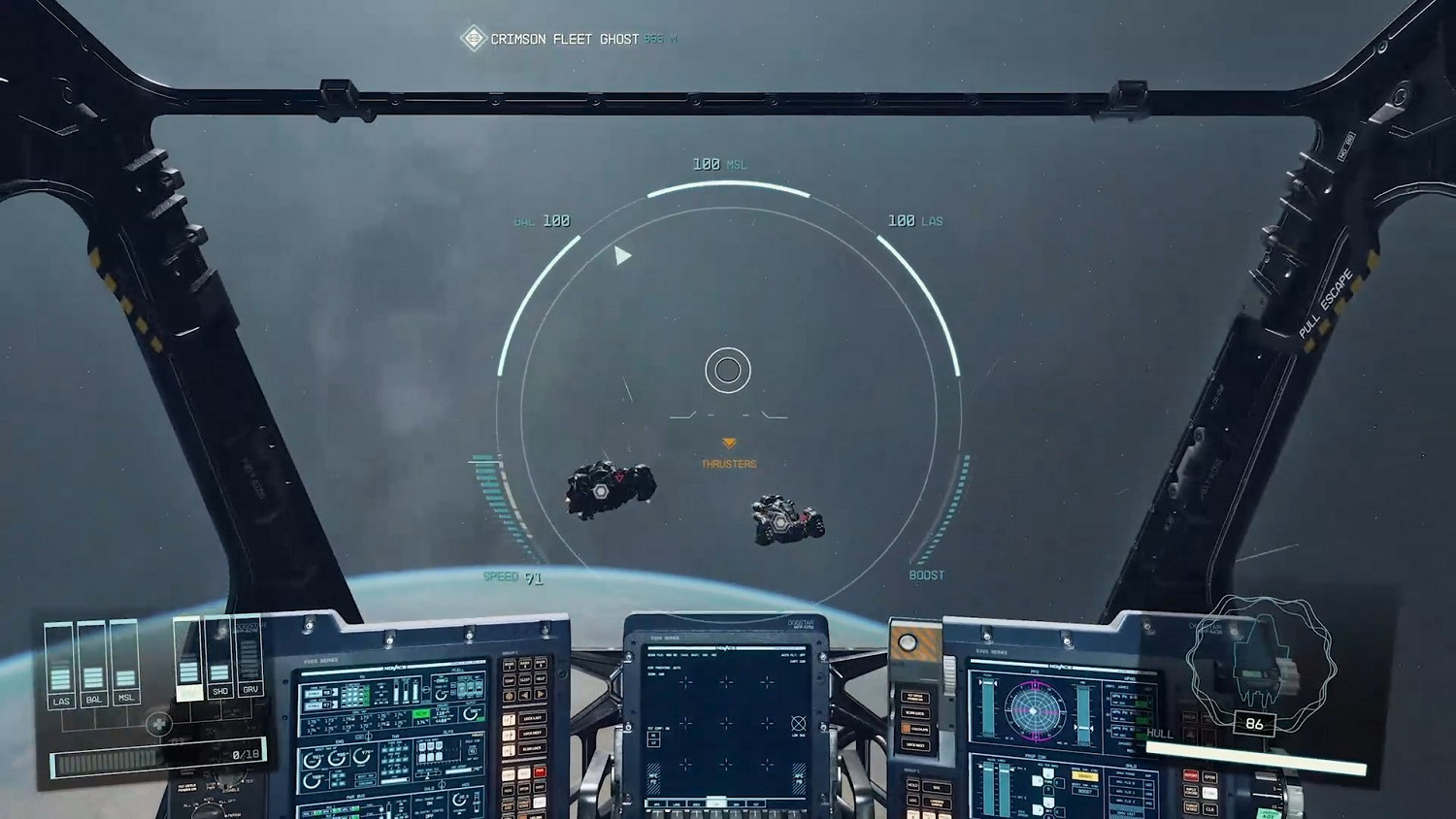Click the 0/18 missile counter readout
This screenshot has width=1456, height=819.
245,754
